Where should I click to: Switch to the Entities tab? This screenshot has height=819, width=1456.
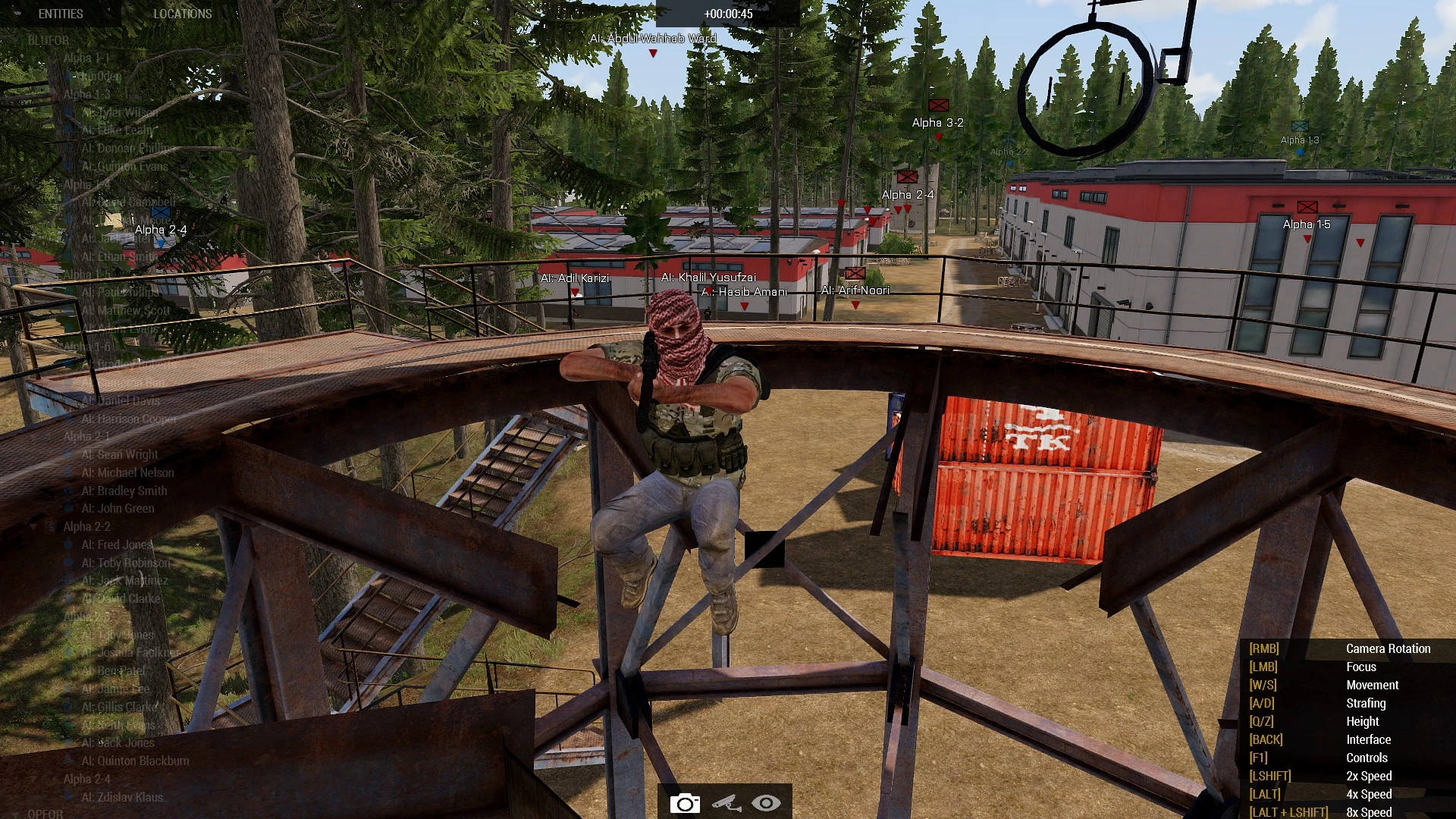[x=61, y=14]
